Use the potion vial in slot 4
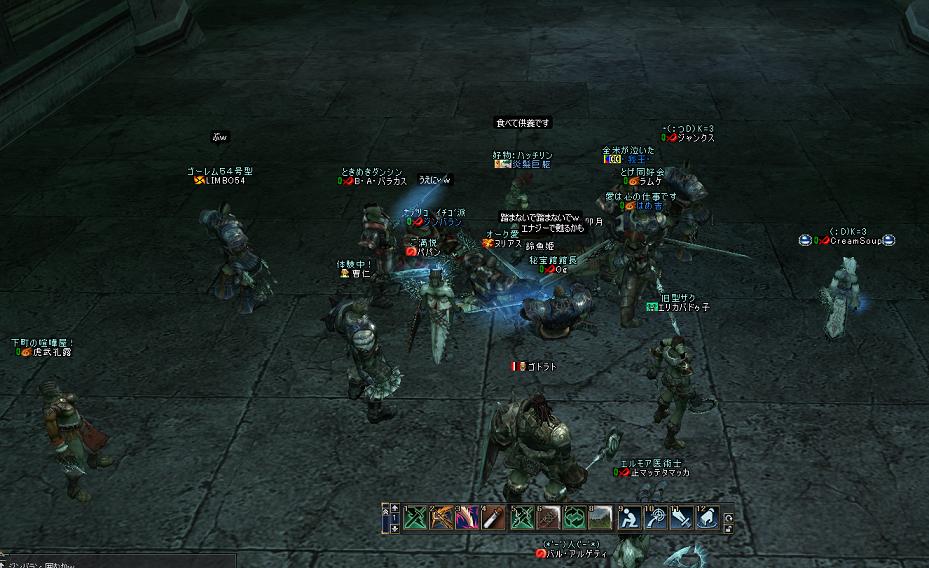929x568 pixels. click(x=491, y=518)
